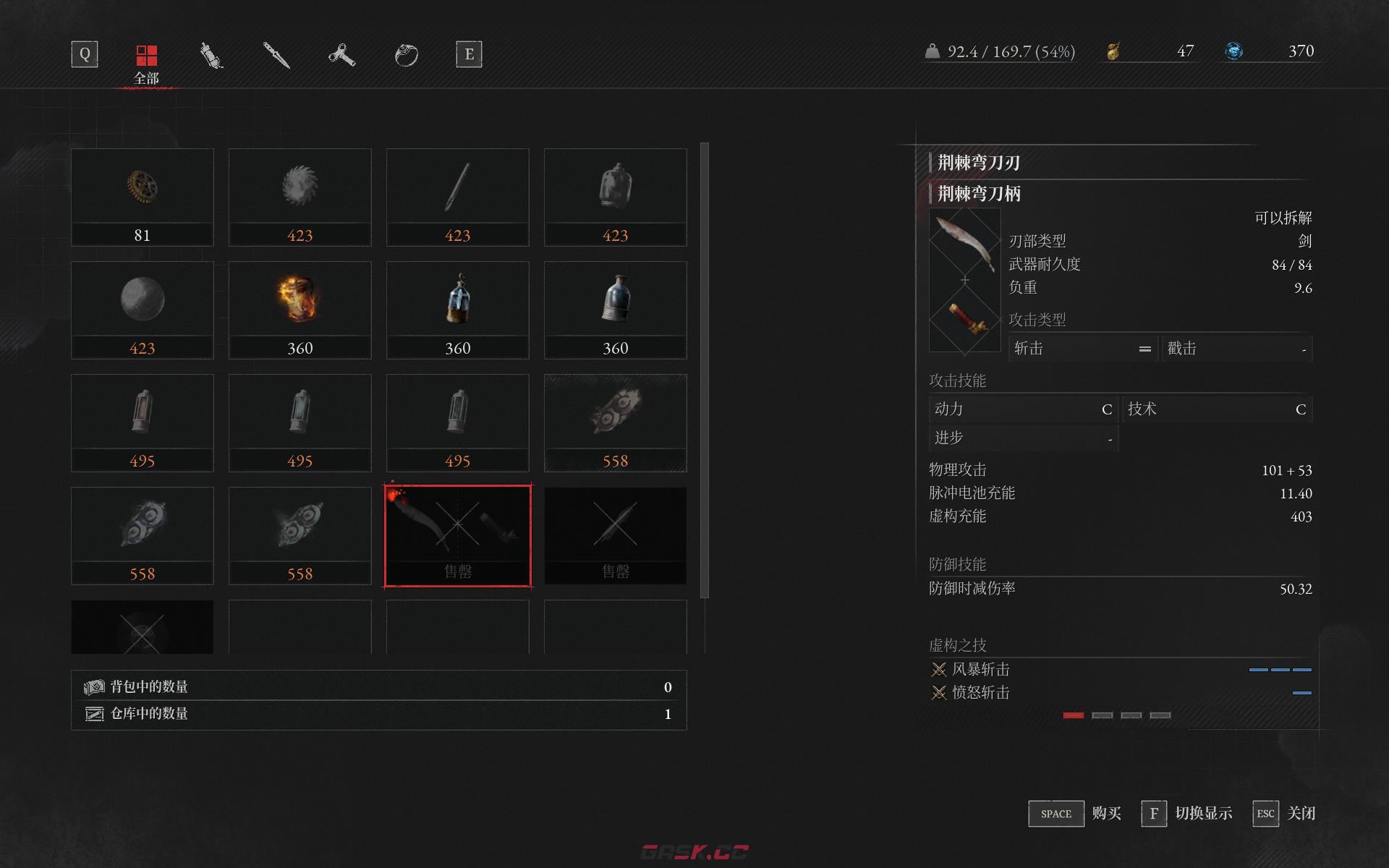Select the ring accessories category icon
This screenshot has height=868, width=1389.
[407, 54]
